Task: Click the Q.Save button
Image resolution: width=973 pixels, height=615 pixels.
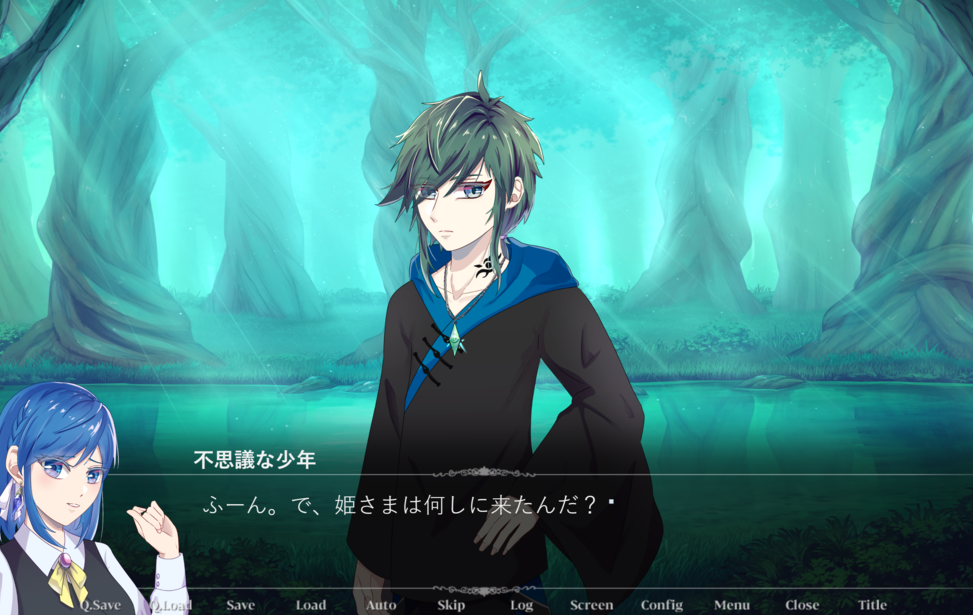Action: (x=100, y=605)
